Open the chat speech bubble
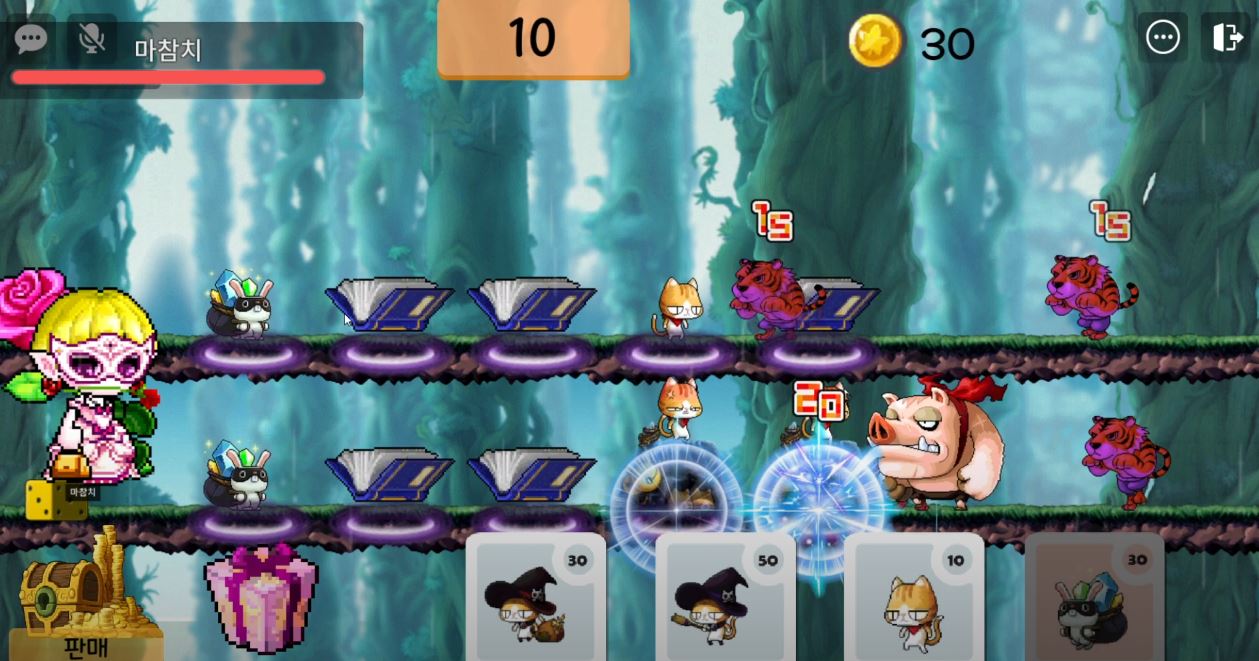 pyautogui.click(x=31, y=39)
